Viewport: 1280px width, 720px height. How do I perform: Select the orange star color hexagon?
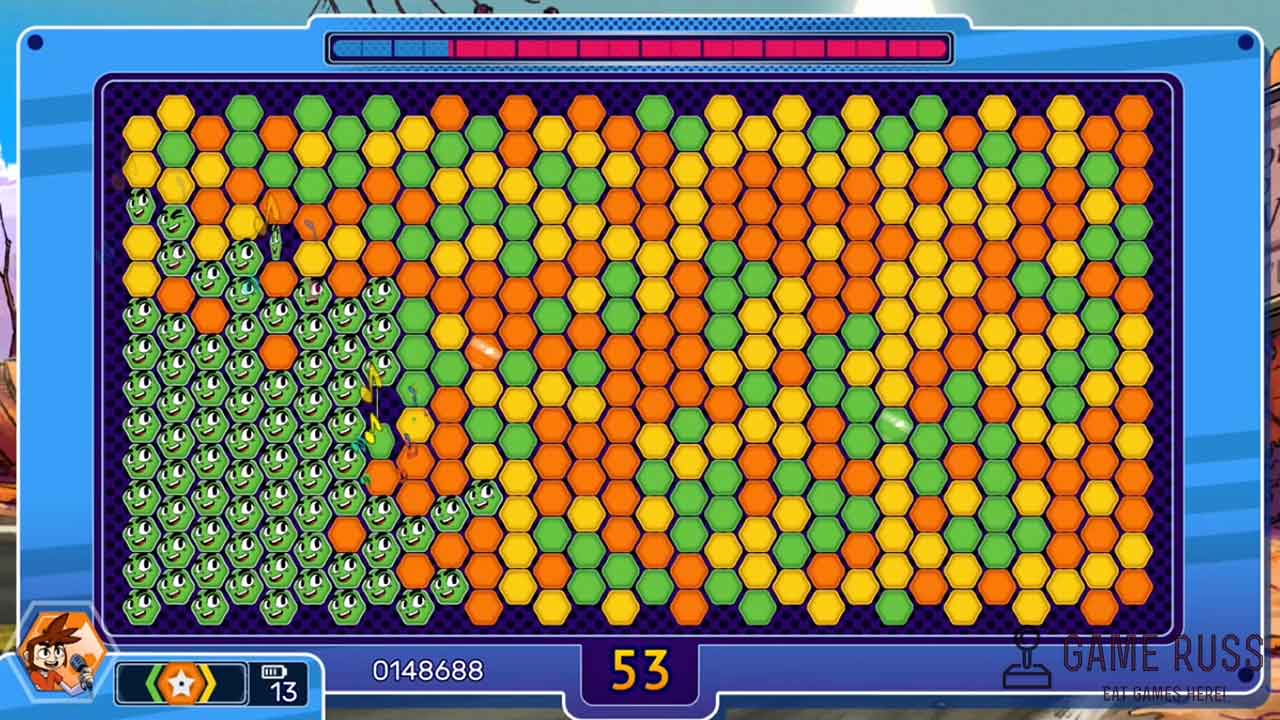181,684
